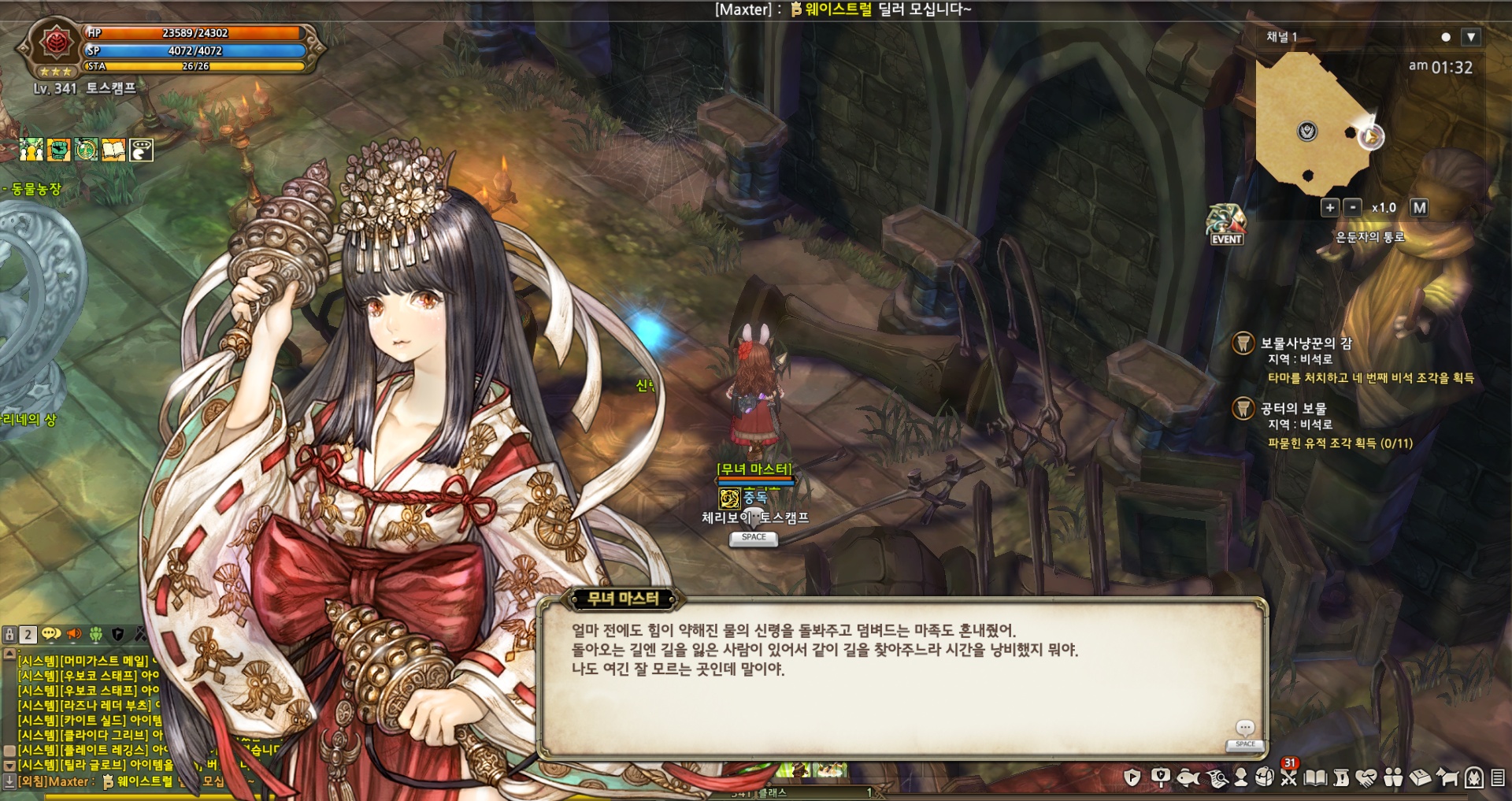Open the EVENT icon
The image size is (1512, 801).
coord(1226,224)
